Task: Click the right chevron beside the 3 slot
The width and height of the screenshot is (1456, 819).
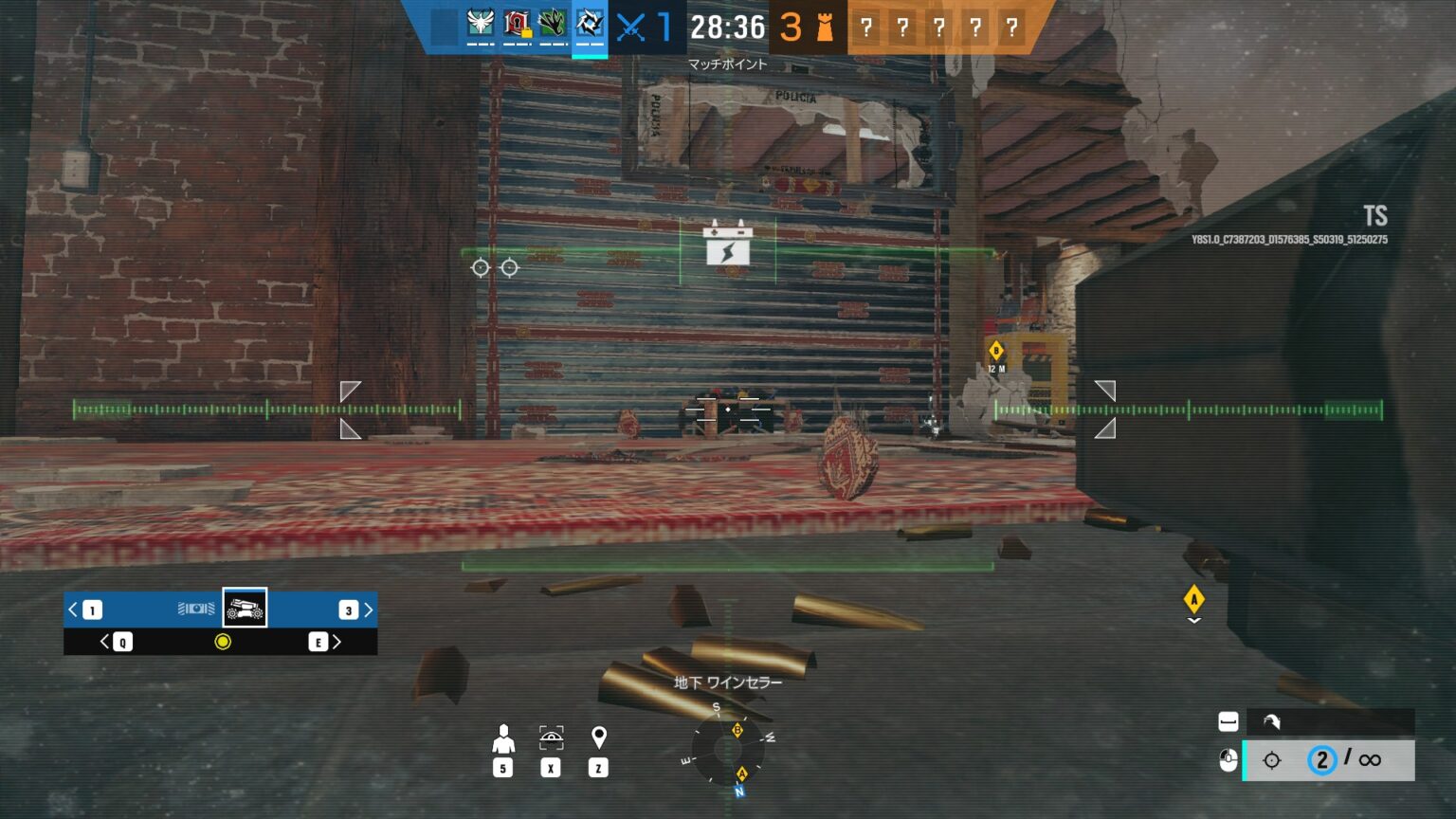Action: (x=369, y=610)
